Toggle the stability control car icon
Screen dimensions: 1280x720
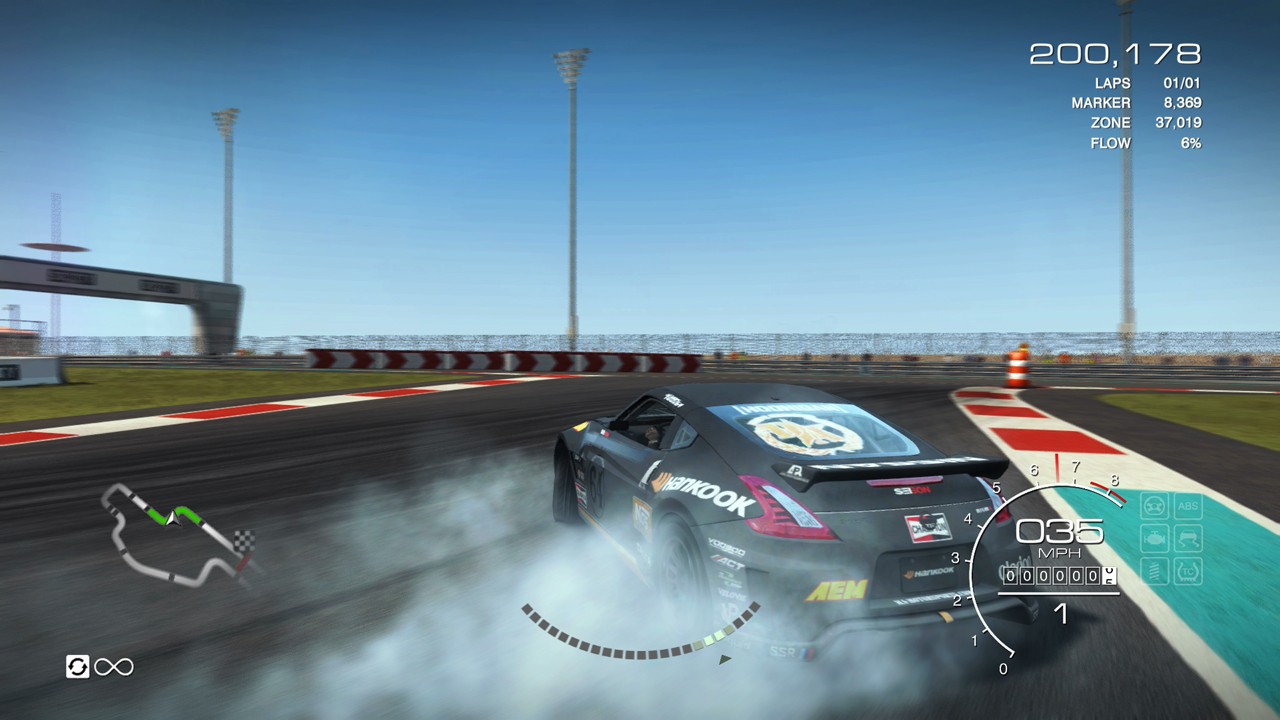1188,537
